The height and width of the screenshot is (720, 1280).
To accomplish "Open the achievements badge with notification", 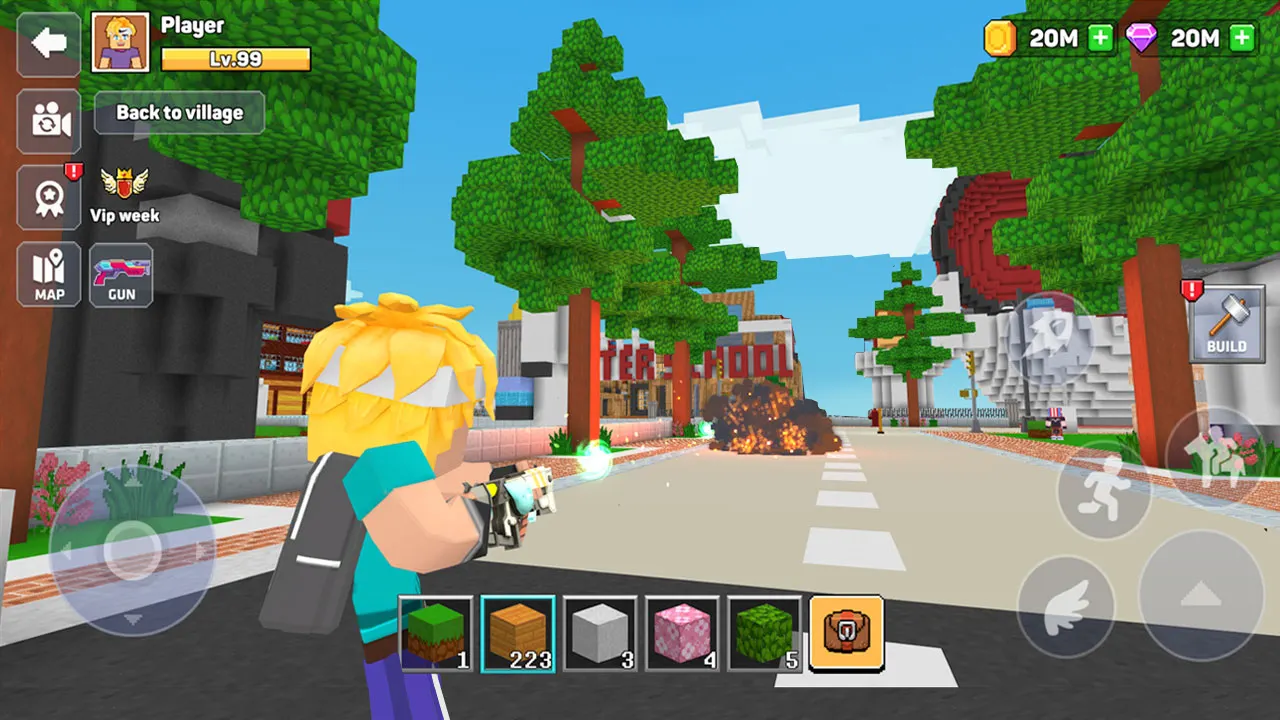I will point(48,196).
